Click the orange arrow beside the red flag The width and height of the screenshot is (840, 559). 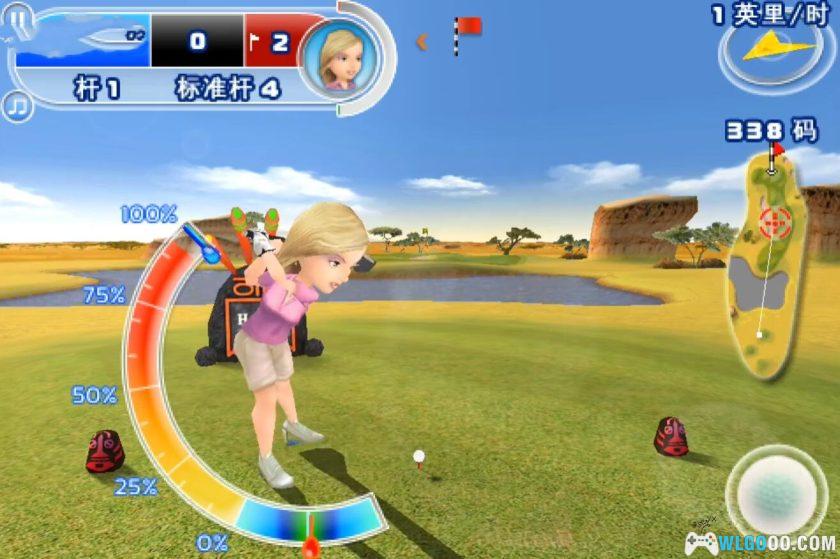click(423, 41)
